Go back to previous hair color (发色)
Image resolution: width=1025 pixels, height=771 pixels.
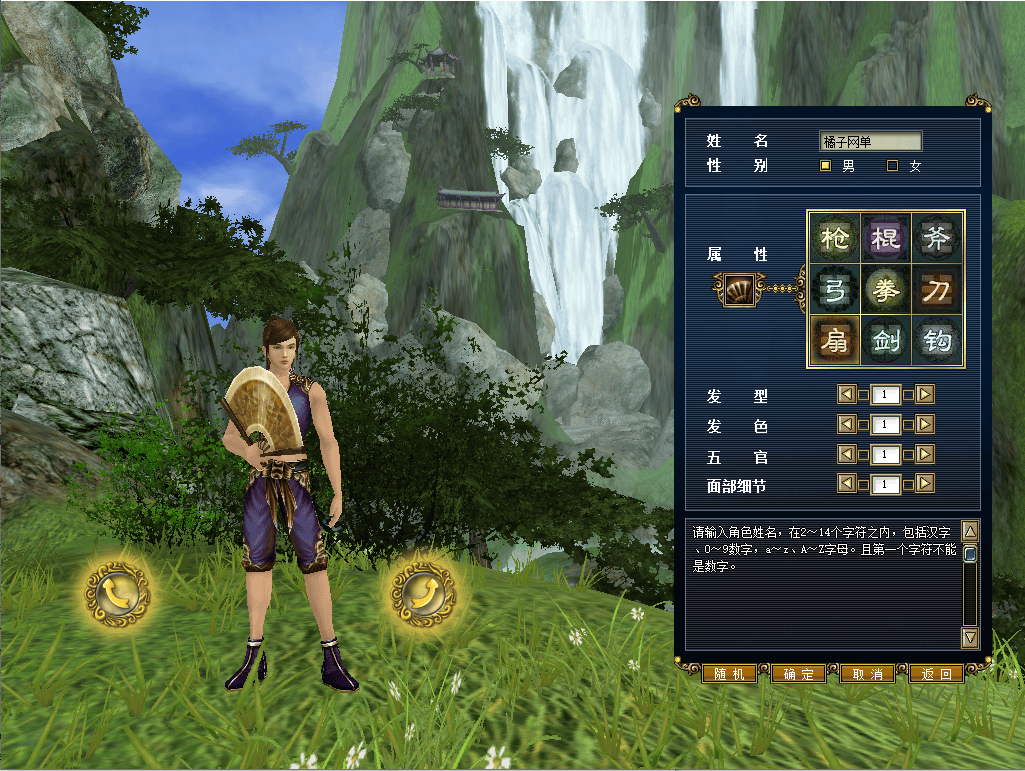[x=847, y=425]
